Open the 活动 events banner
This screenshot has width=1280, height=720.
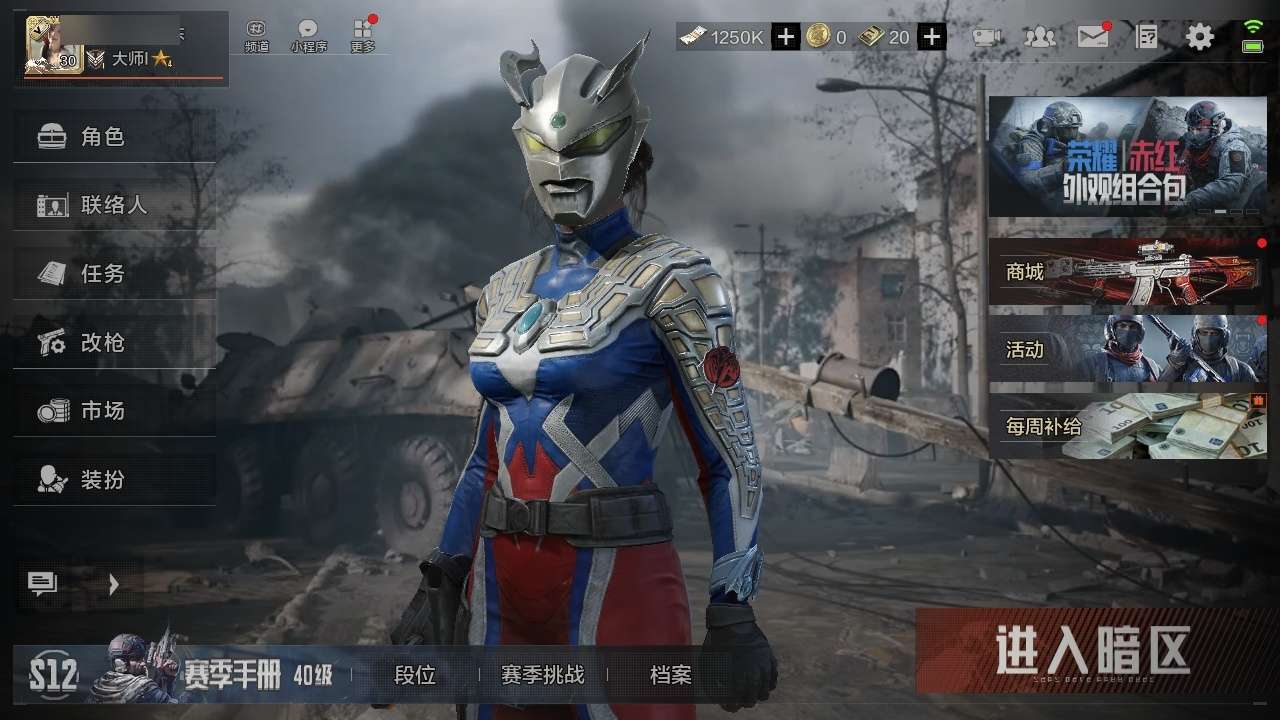click(x=1127, y=349)
